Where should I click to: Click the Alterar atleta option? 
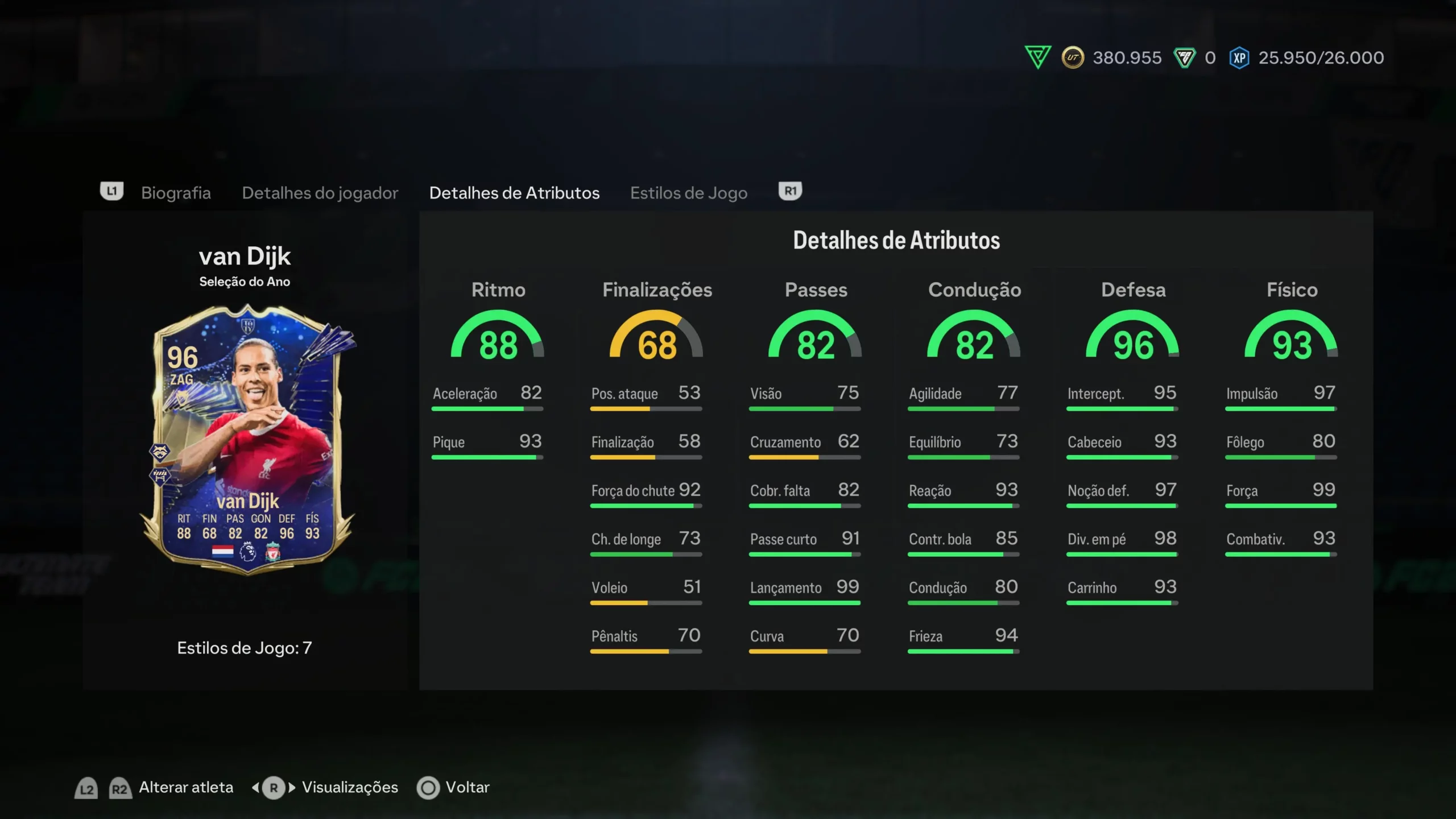pos(186,787)
